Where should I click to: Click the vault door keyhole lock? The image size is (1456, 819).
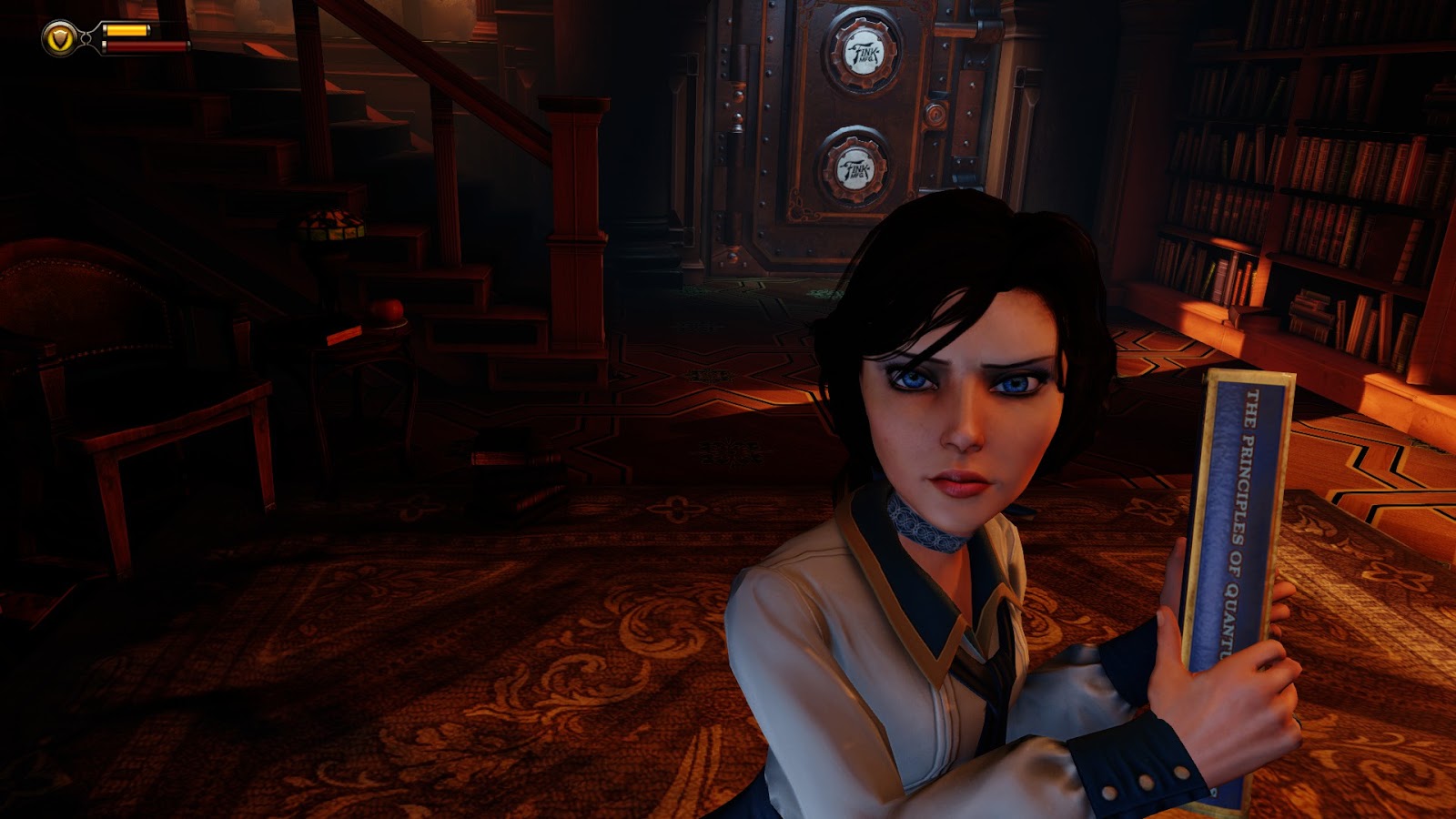[935, 116]
